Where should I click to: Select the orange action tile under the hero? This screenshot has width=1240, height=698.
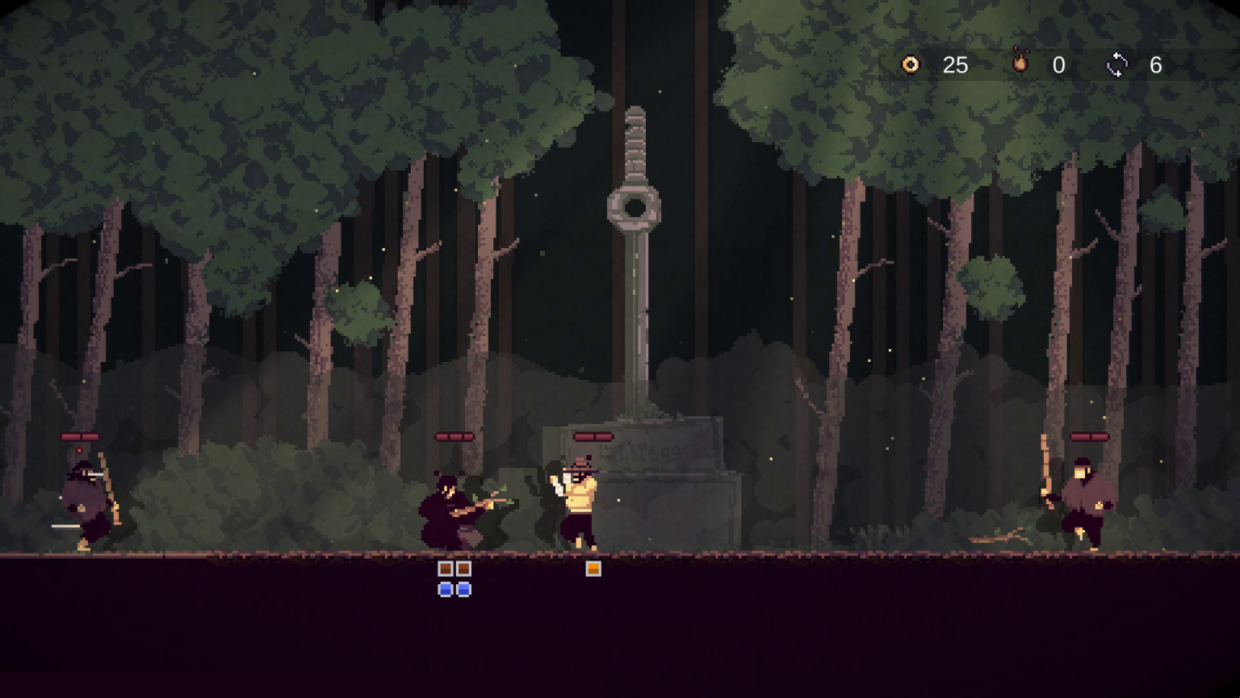click(x=593, y=569)
